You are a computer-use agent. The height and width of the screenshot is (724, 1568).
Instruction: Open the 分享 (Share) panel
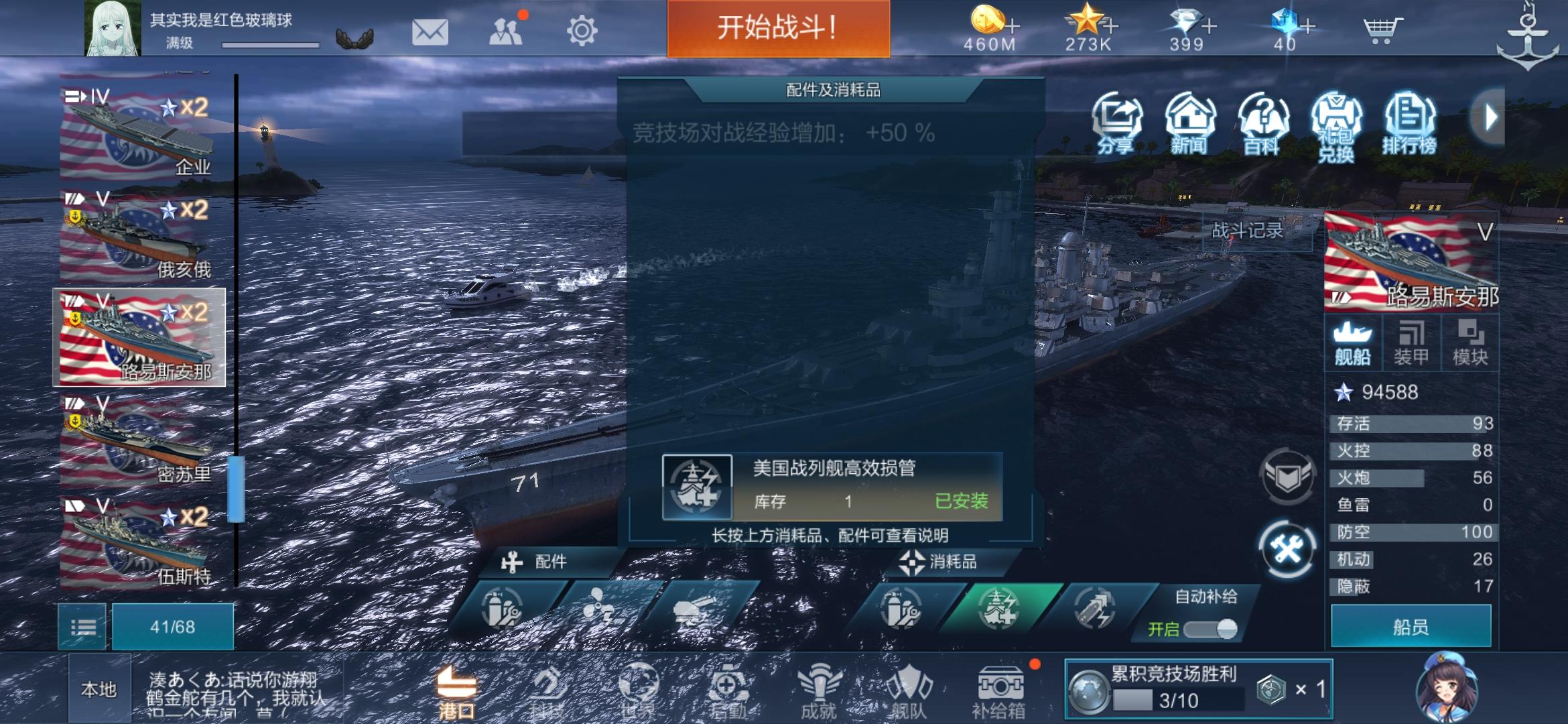pos(1115,124)
